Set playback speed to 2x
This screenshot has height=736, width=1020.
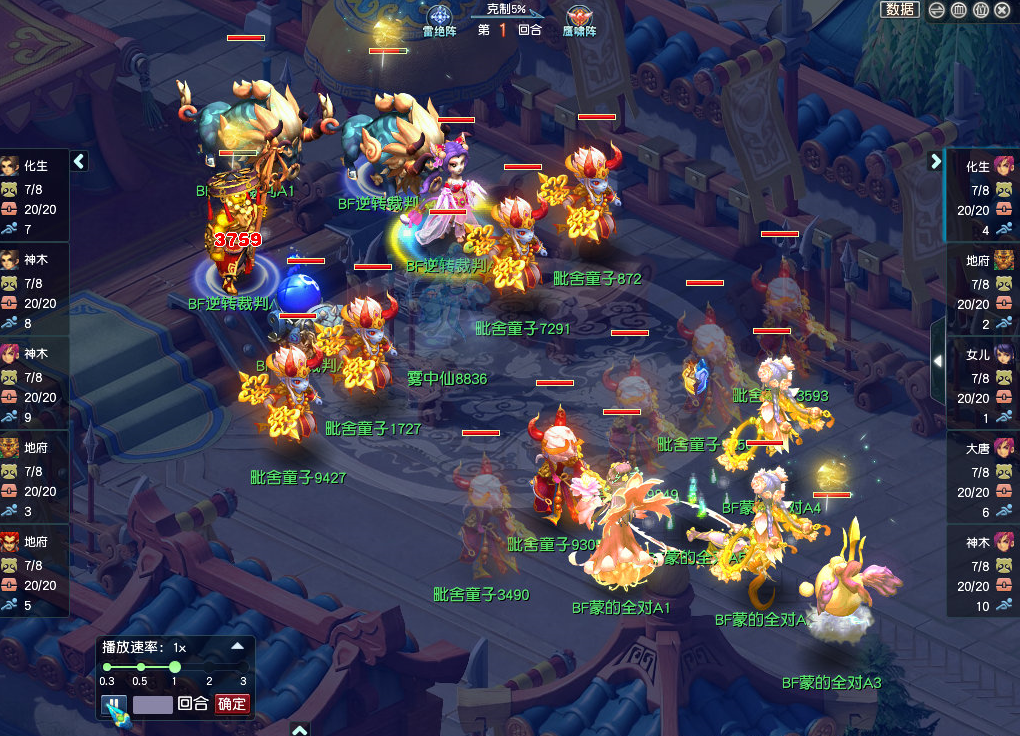point(209,667)
